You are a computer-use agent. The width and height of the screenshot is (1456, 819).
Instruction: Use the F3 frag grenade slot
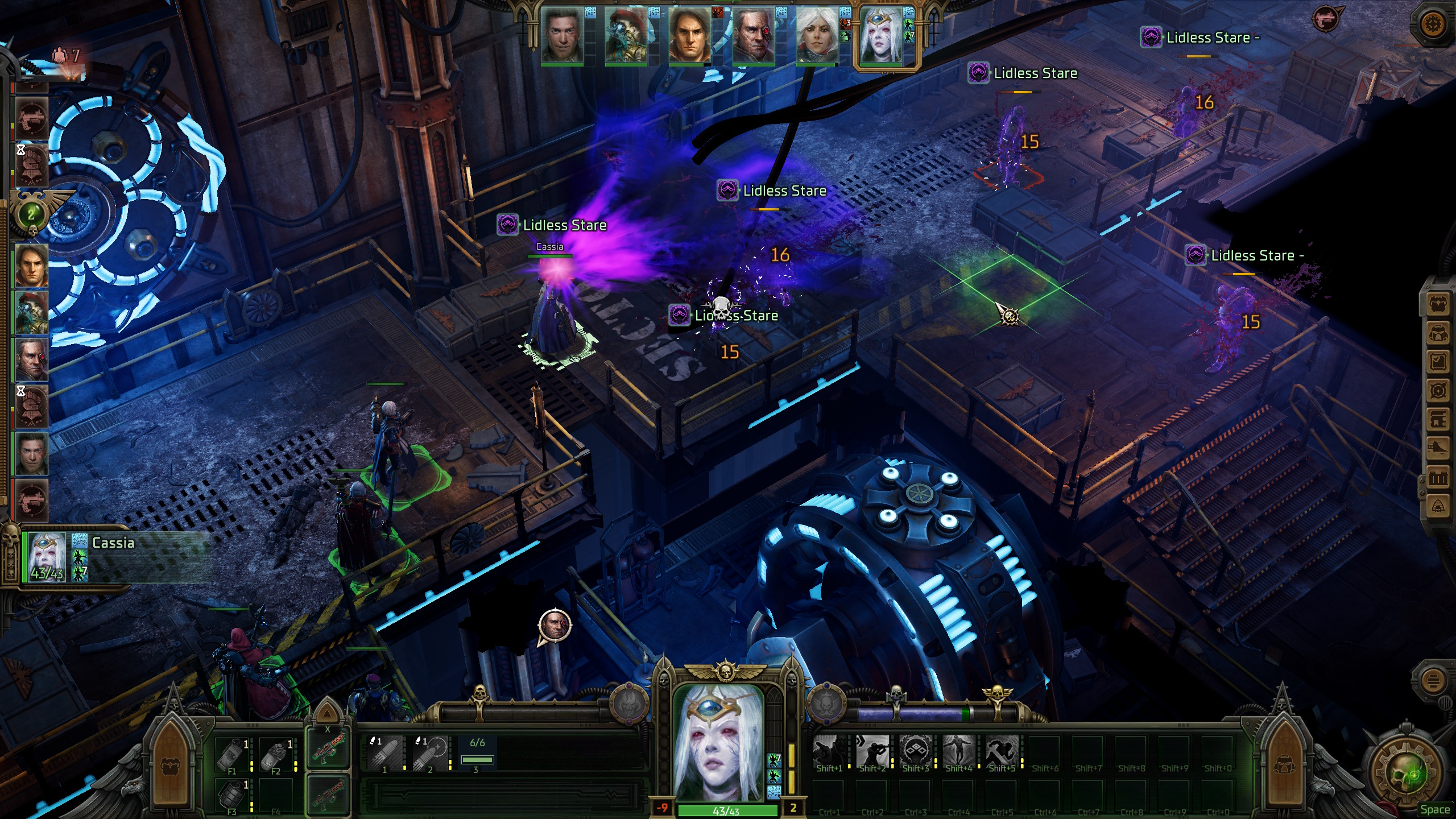(x=233, y=795)
